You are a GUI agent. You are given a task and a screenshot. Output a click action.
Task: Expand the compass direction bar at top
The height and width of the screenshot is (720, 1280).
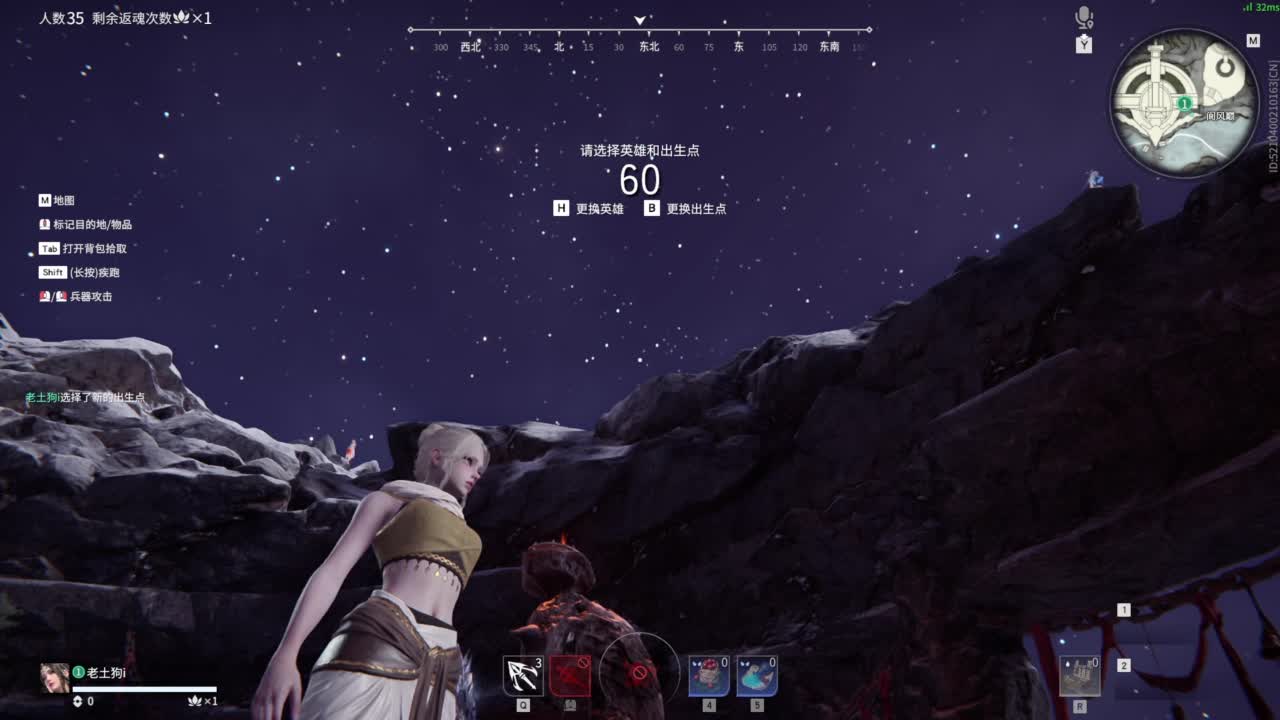(x=637, y=18)
